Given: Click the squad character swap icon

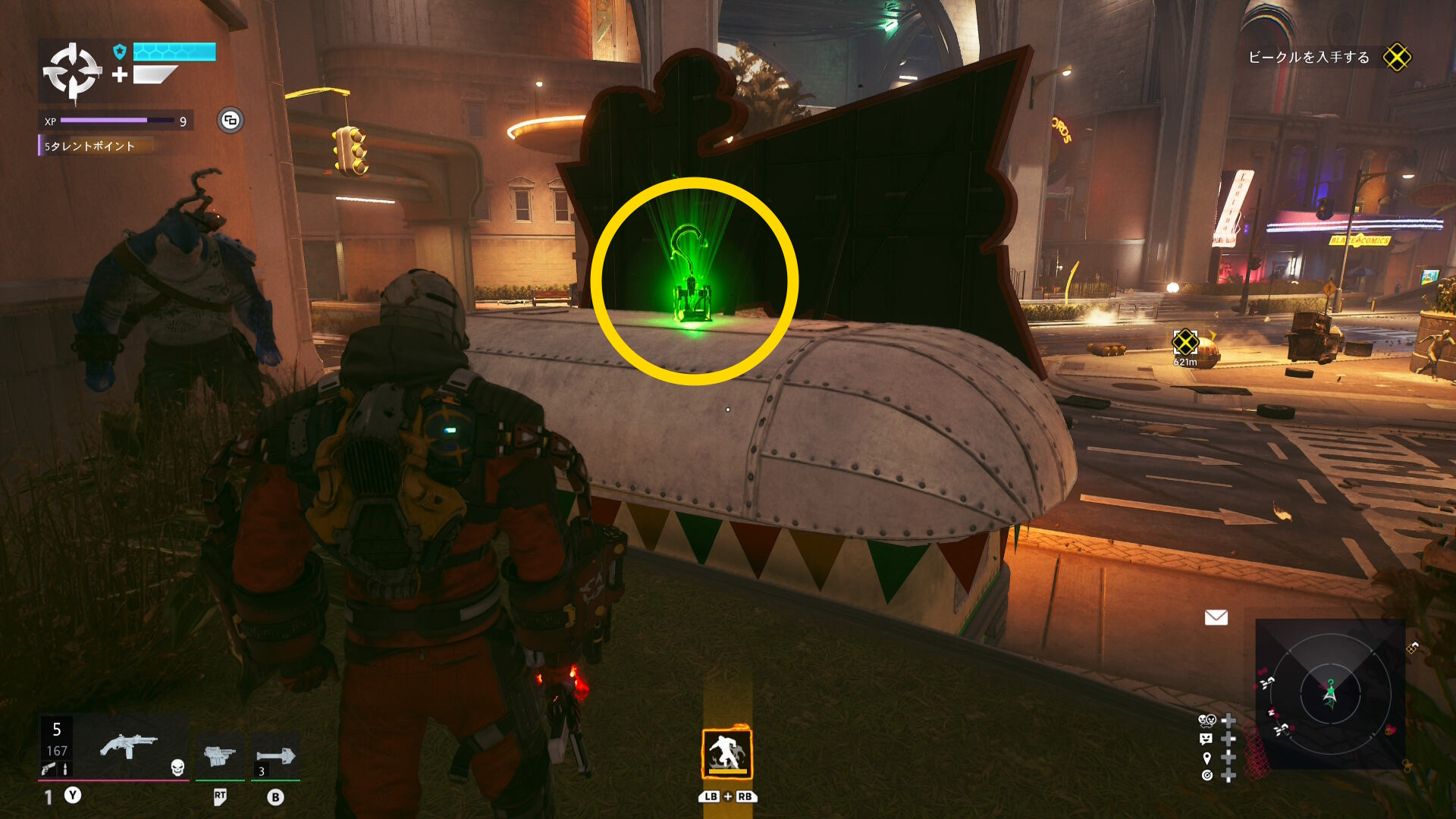Looking at the screenshot, I should click(x=1207, y=720).
